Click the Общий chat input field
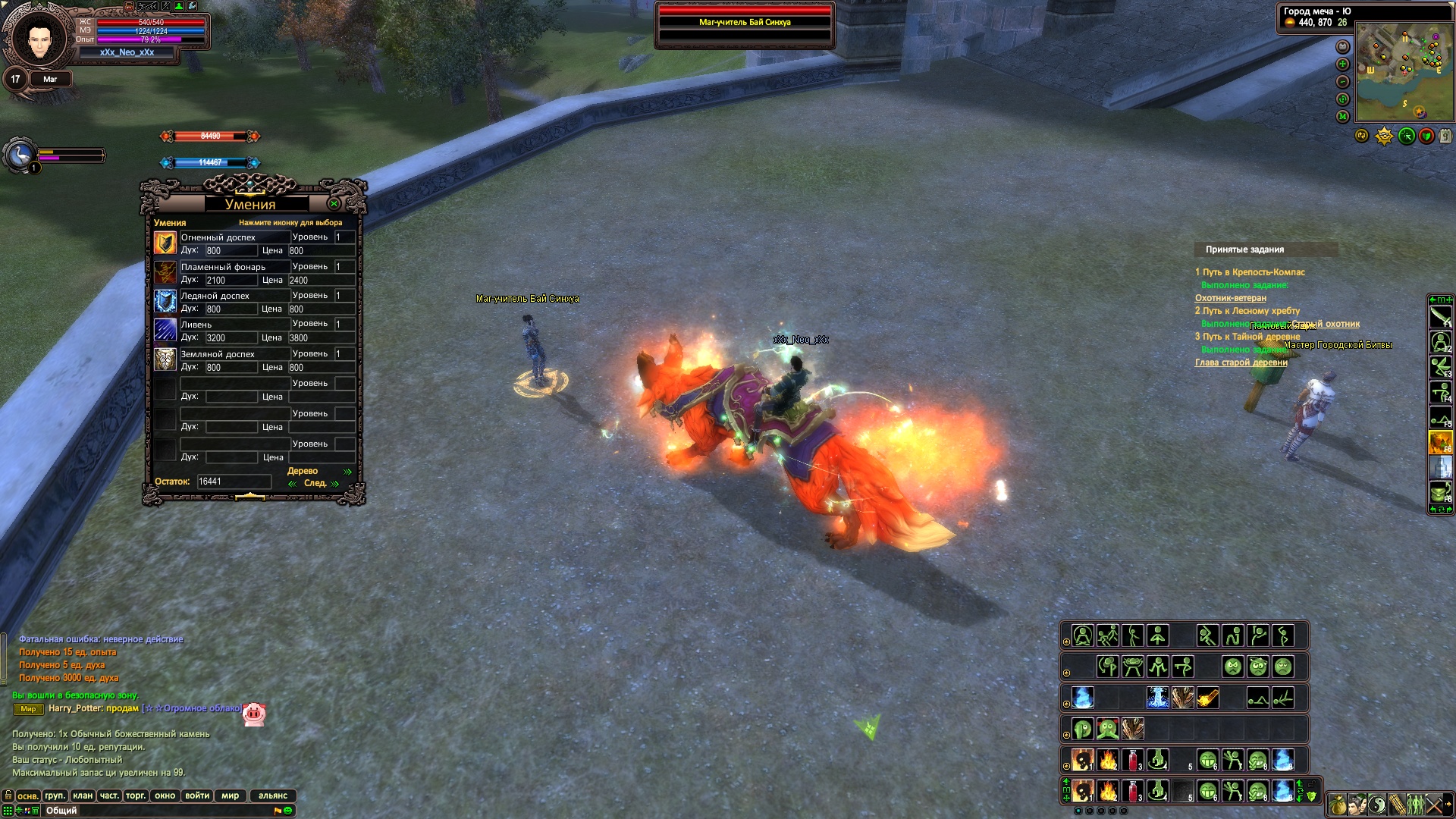The width and height of the screenshot is (1456, 819). 152,811
